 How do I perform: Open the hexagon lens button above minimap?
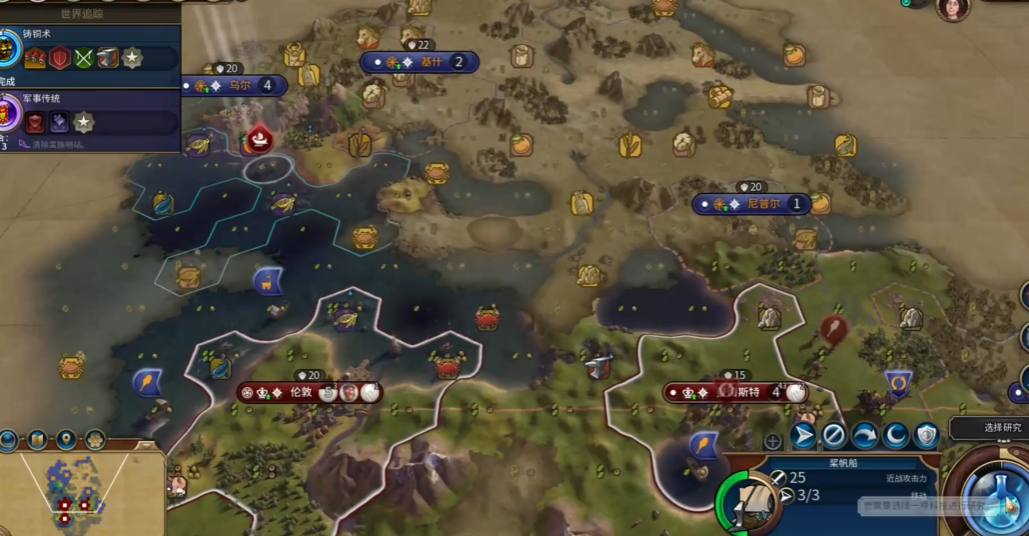(95, 440)
